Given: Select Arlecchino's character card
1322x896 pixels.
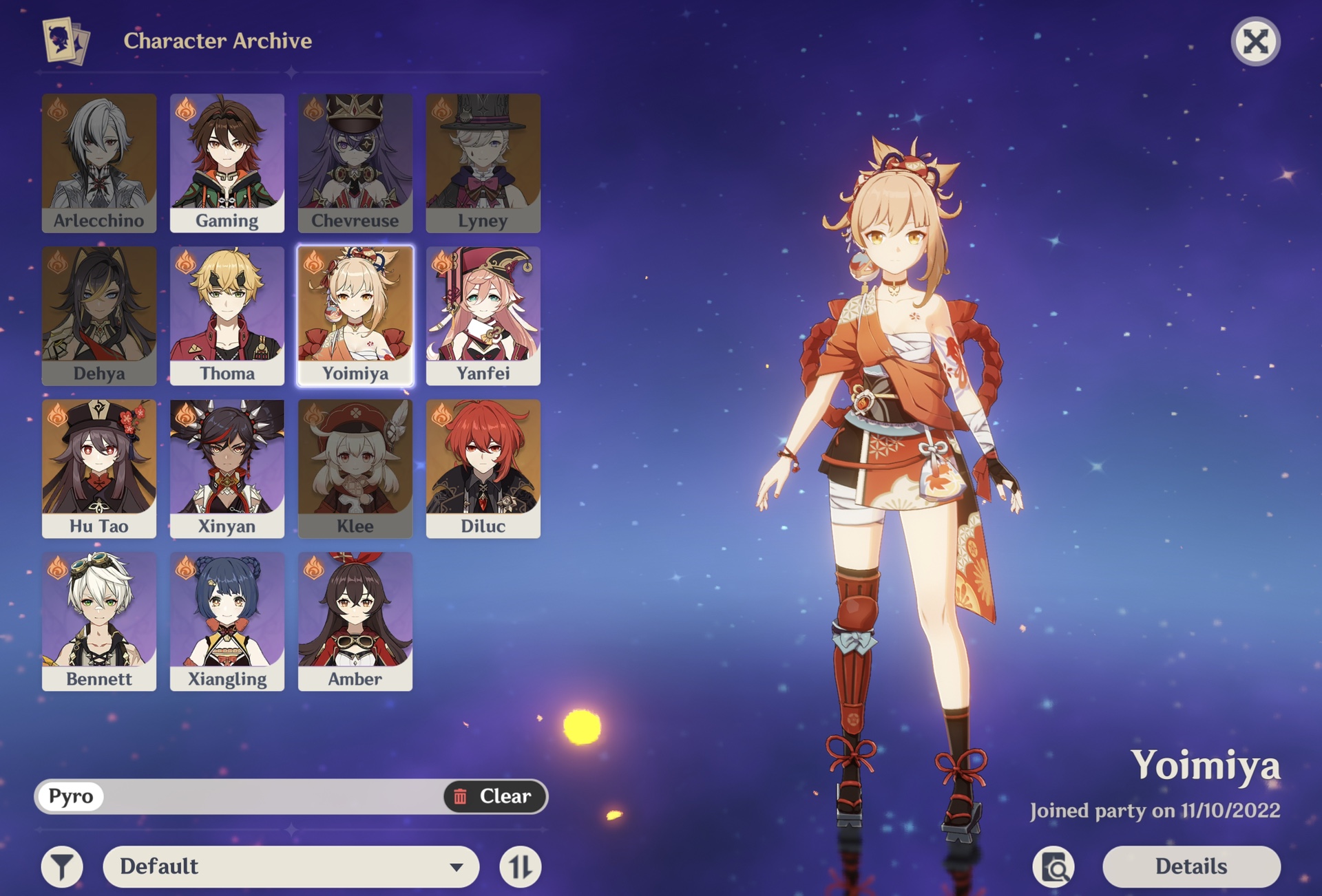Looking at the screenshot, I should pos(99,163).
